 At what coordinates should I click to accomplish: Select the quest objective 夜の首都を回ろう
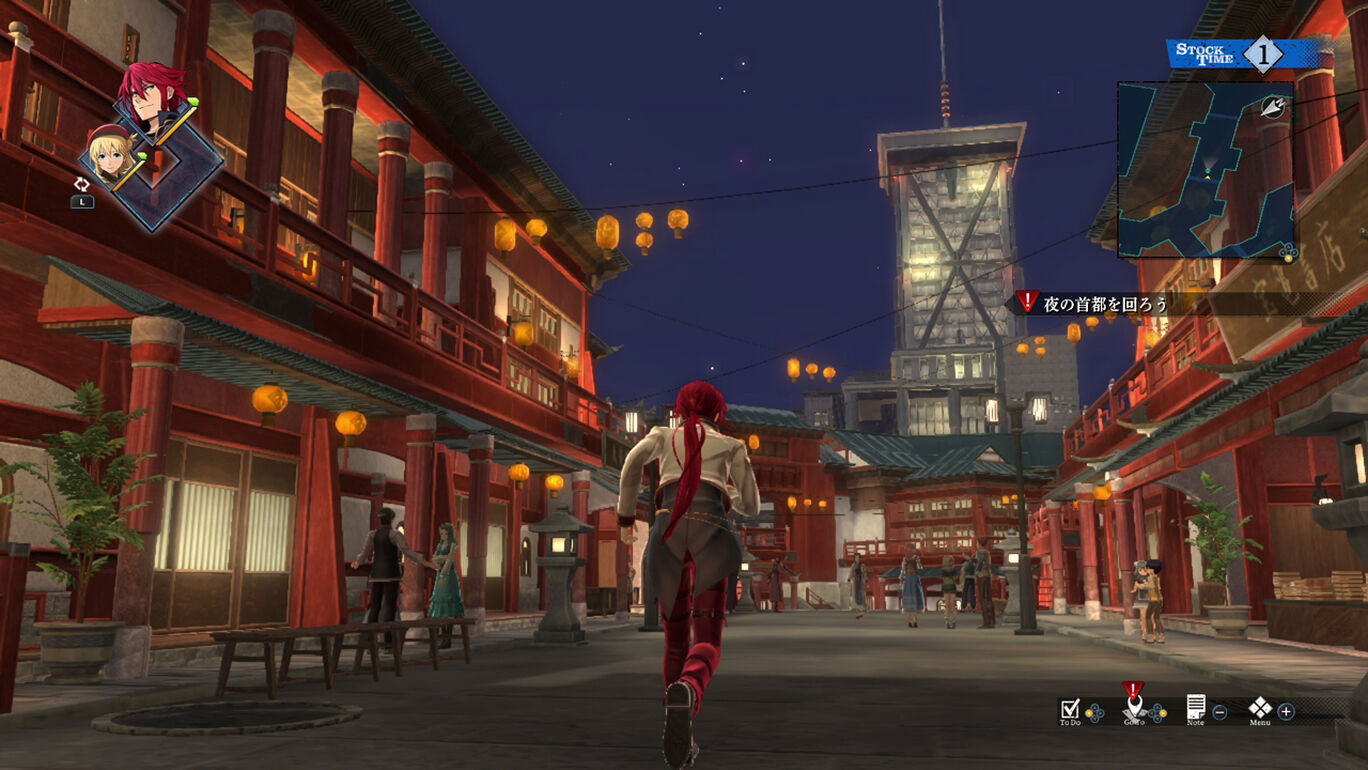click(x=1105, y=303)
